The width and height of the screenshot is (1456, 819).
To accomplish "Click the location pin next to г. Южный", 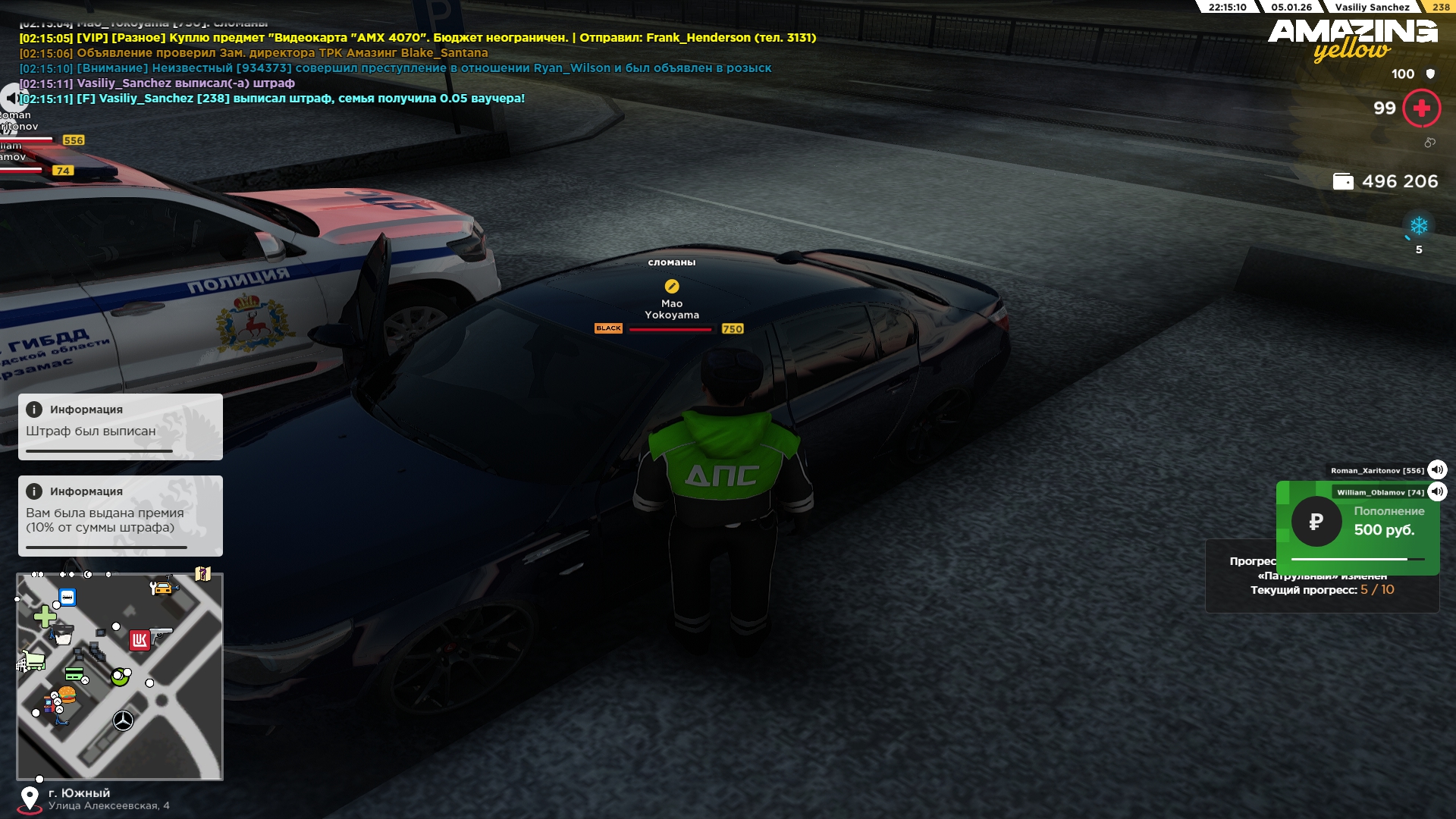I will [x=30, y=798].
